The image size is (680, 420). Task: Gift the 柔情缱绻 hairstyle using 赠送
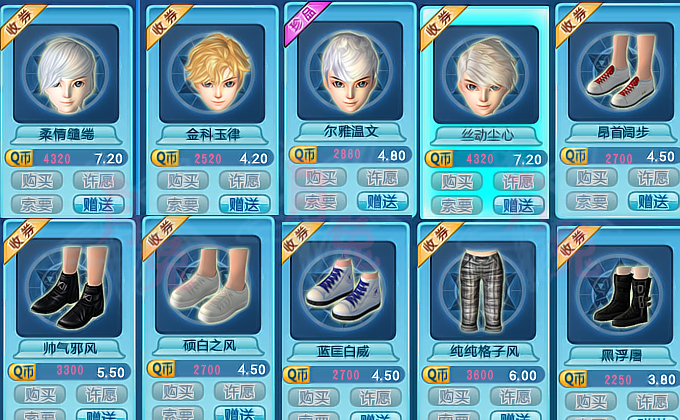coord(100,204)
